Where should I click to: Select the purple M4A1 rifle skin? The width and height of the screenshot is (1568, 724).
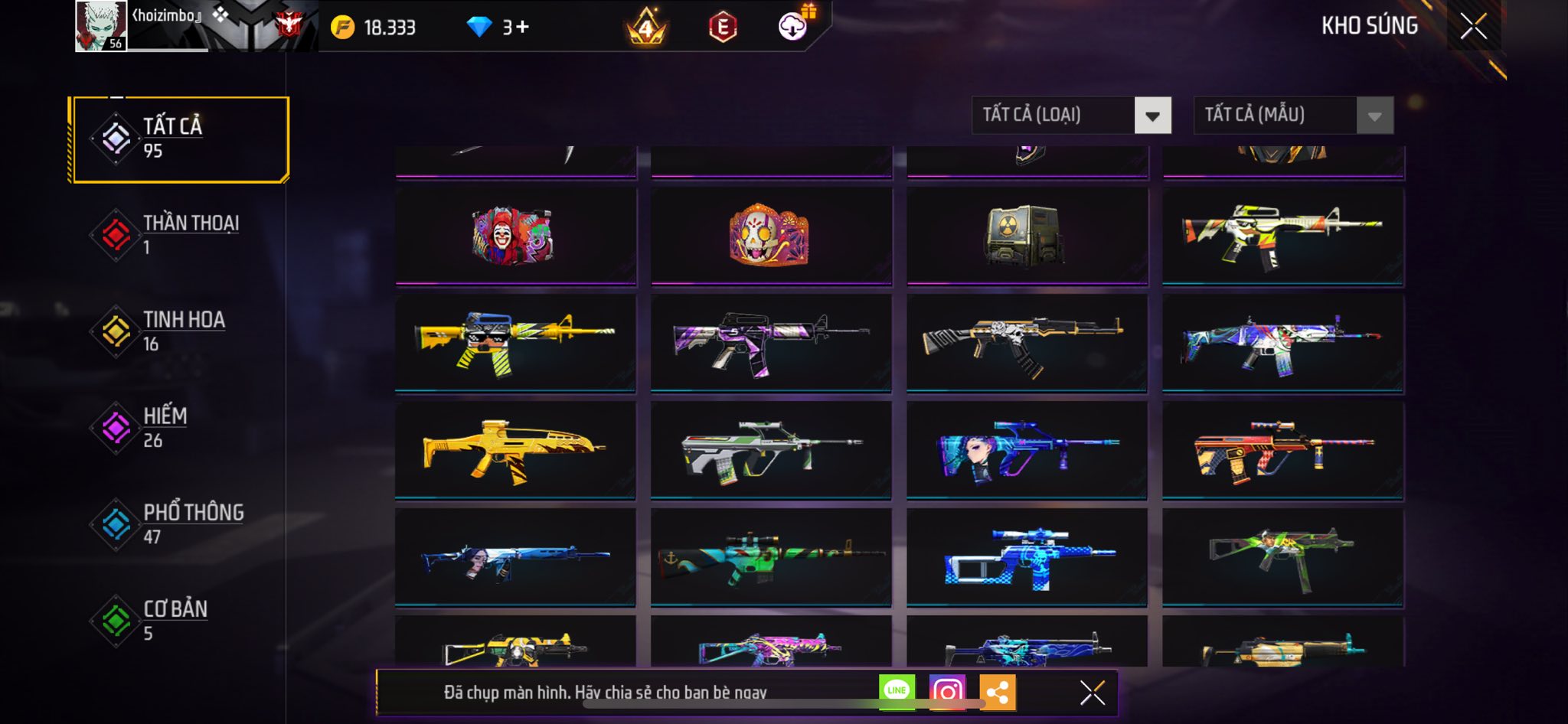pyautogui.click(x=771, y=343)
